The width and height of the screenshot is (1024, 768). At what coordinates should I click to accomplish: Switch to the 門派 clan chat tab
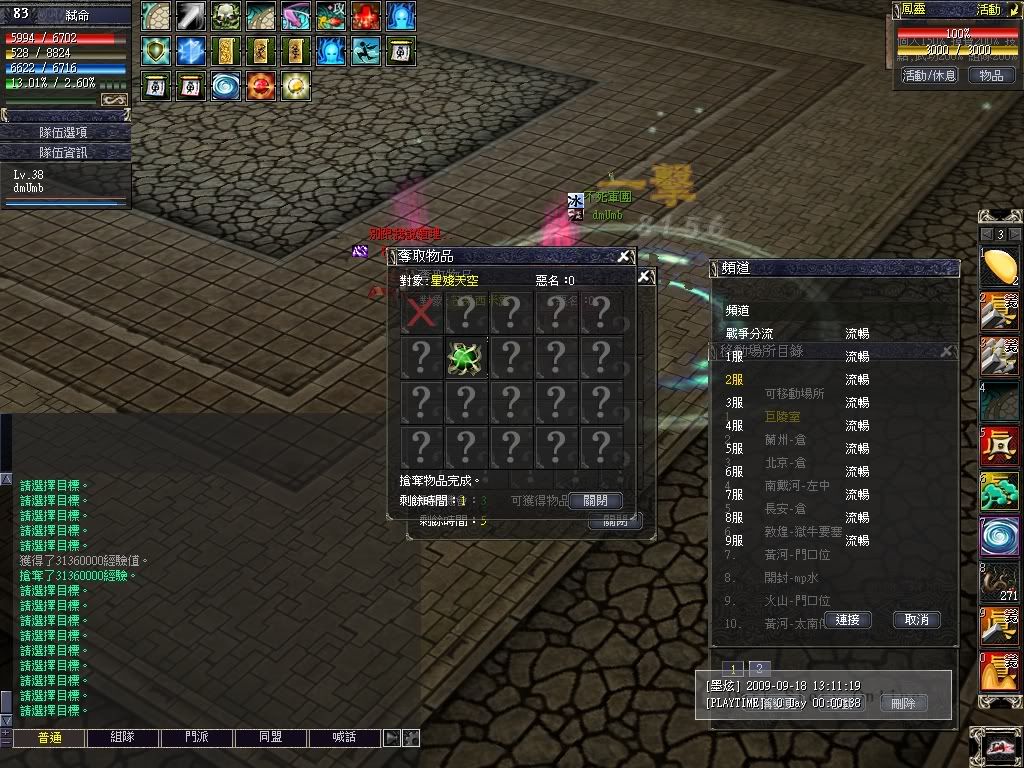tap(196, 738)
